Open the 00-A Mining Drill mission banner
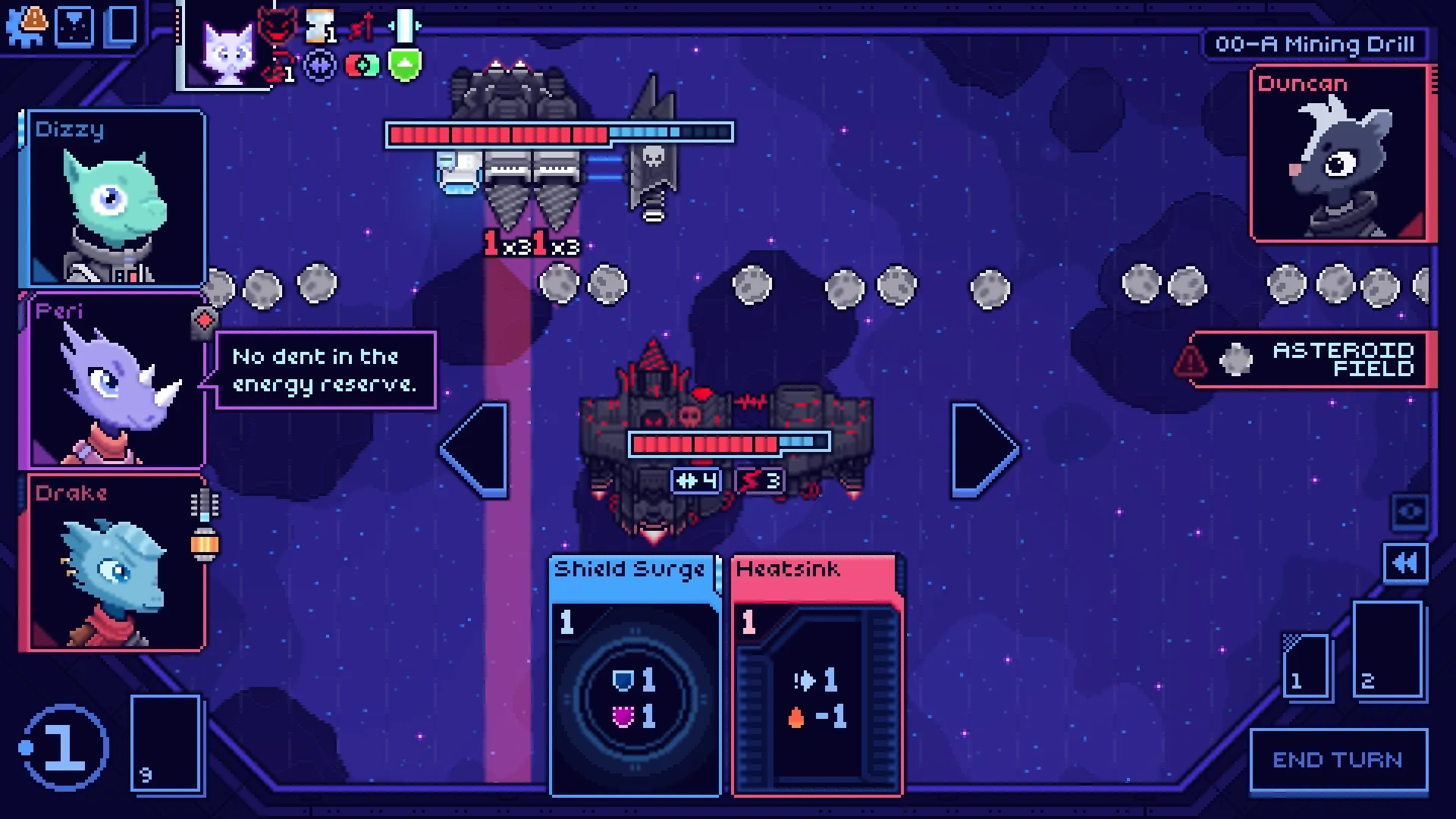This screenshot has width=1456, height=819. click(1319, 43)
